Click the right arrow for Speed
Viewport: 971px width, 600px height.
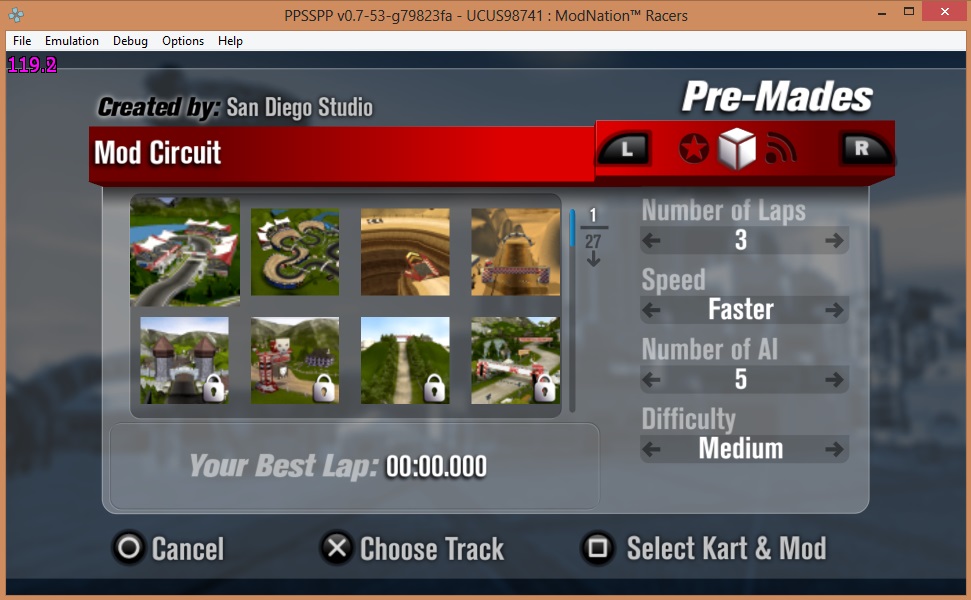833,310
